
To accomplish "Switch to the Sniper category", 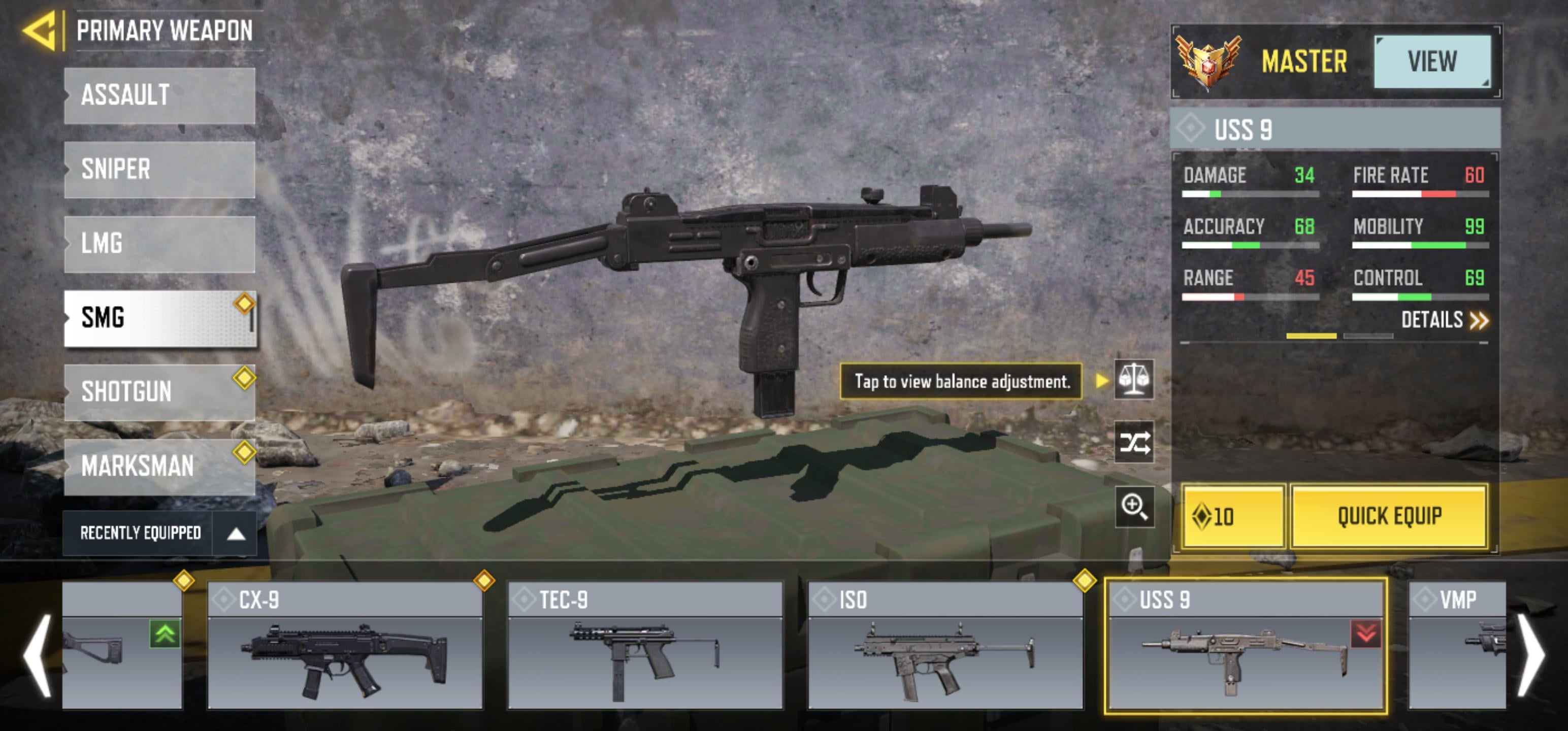I will [159, 169].
